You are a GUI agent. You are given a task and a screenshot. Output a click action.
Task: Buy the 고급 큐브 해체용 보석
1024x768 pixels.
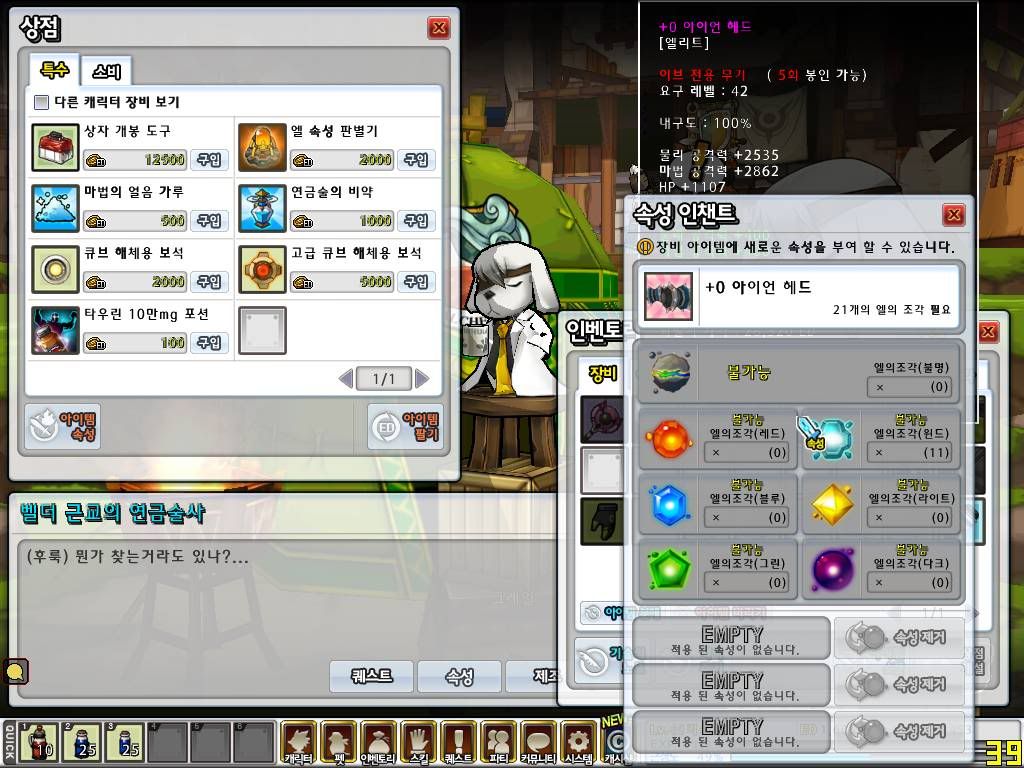click(x=416, y=282)
